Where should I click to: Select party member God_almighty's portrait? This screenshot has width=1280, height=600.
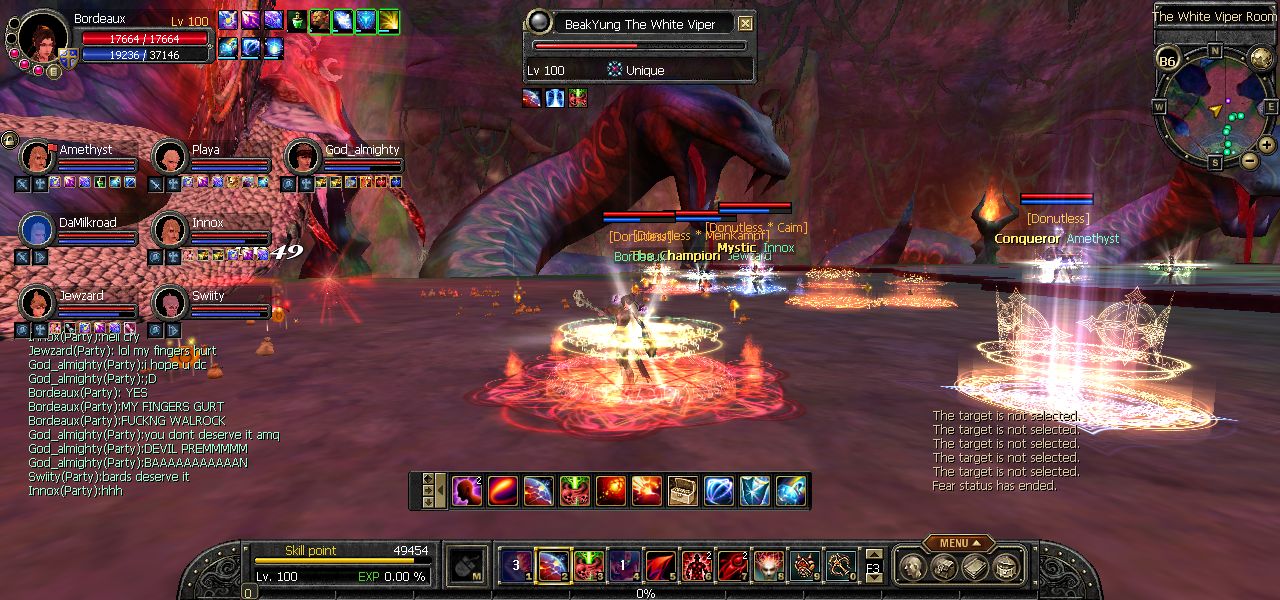(x=303, y=158)
